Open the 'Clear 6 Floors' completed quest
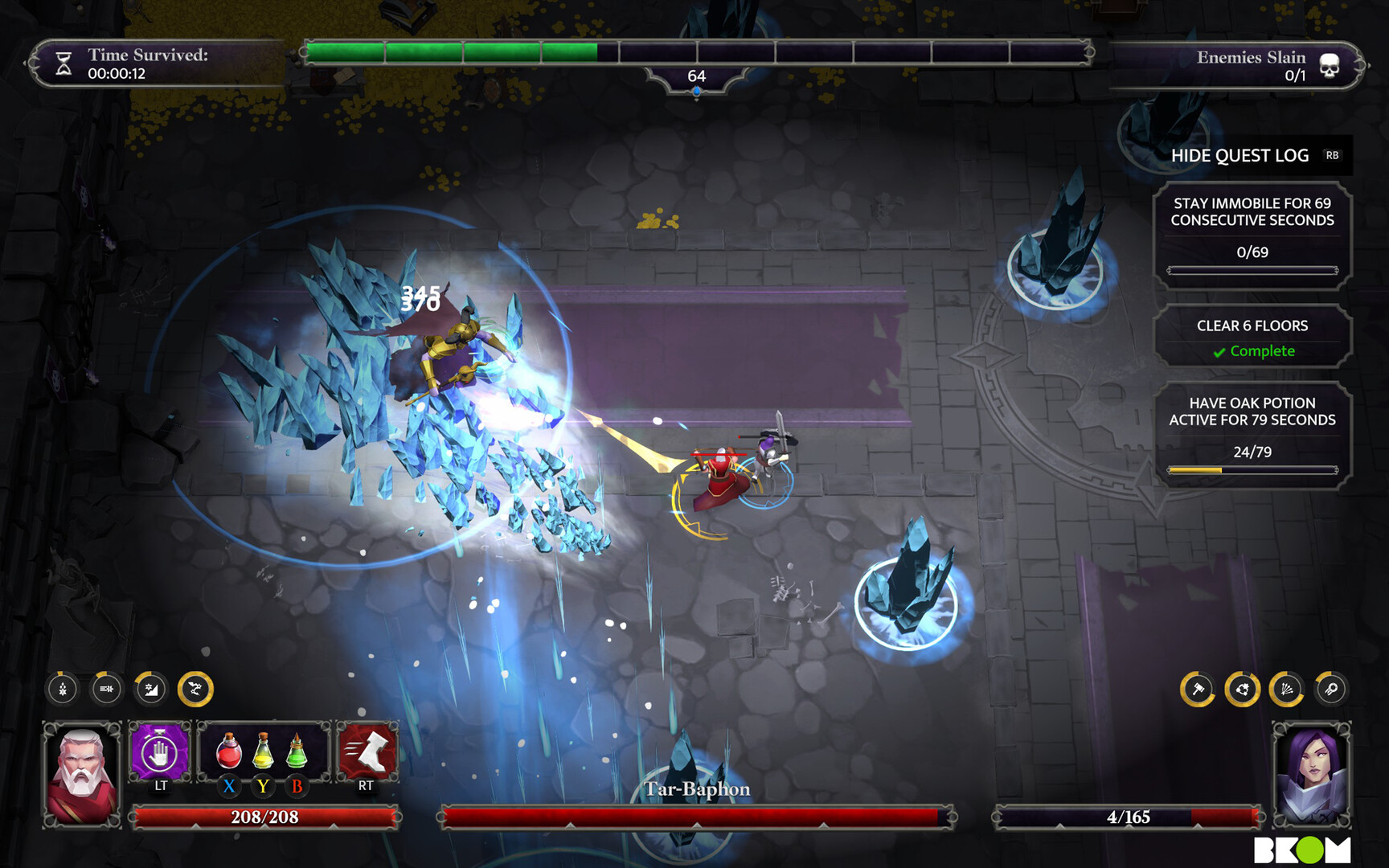Image resolution: width=1389 pixels, height=868 pixels. tap(1252, 337)
